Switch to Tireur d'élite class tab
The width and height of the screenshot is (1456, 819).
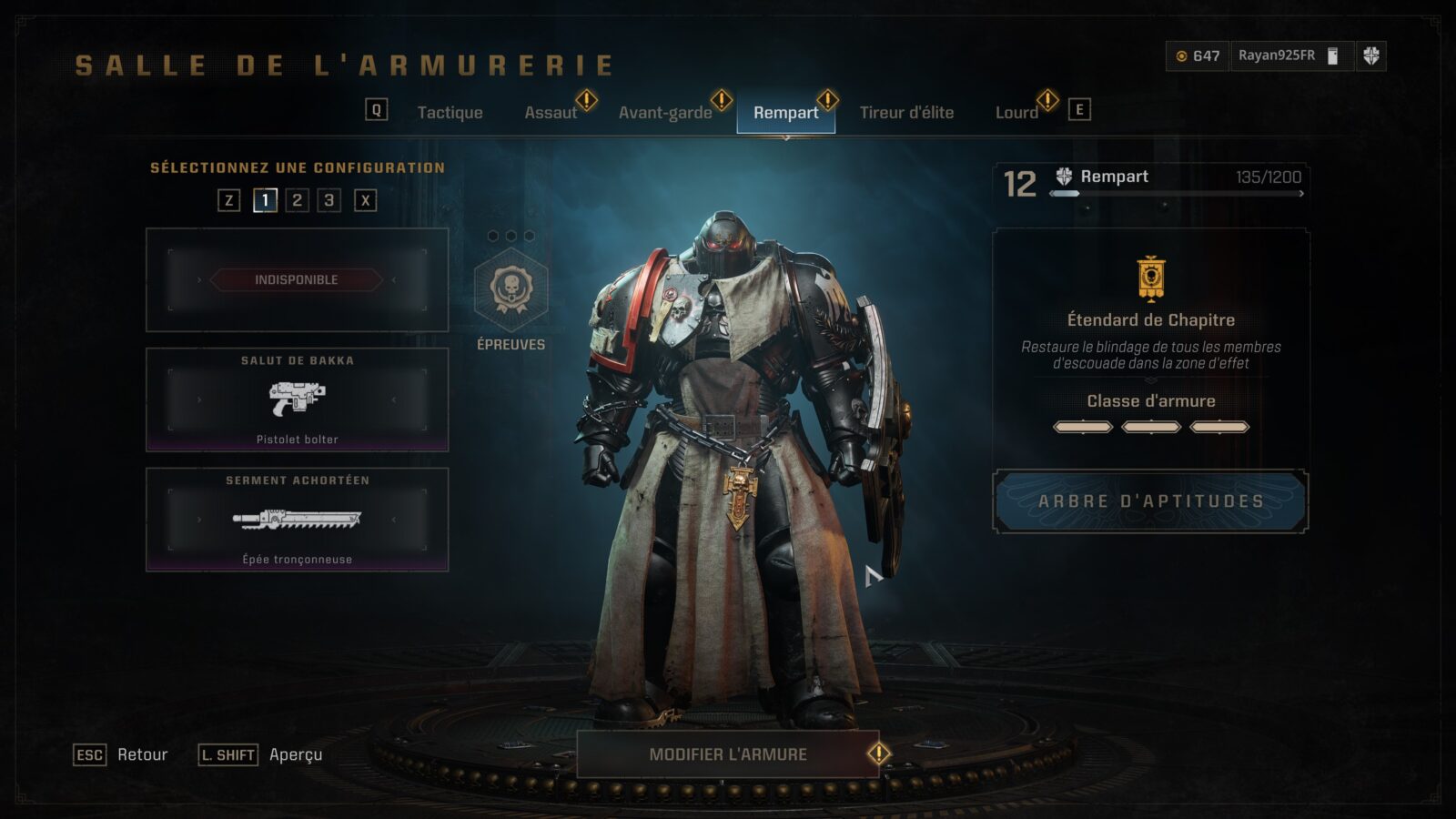pyautogui.click(x=906, y=113)
